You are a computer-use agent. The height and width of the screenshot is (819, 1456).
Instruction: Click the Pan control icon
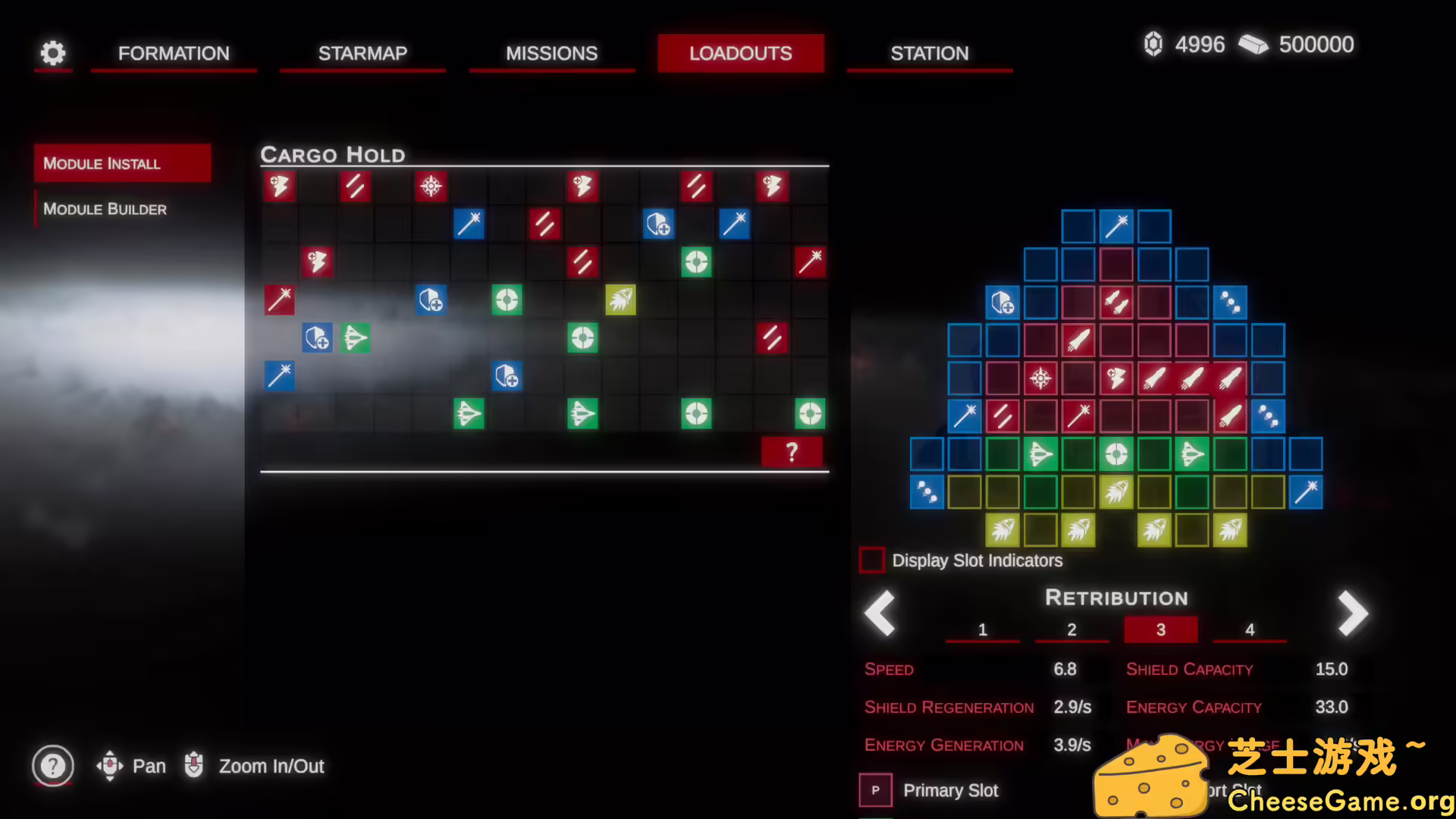click(x=110, y=766)
